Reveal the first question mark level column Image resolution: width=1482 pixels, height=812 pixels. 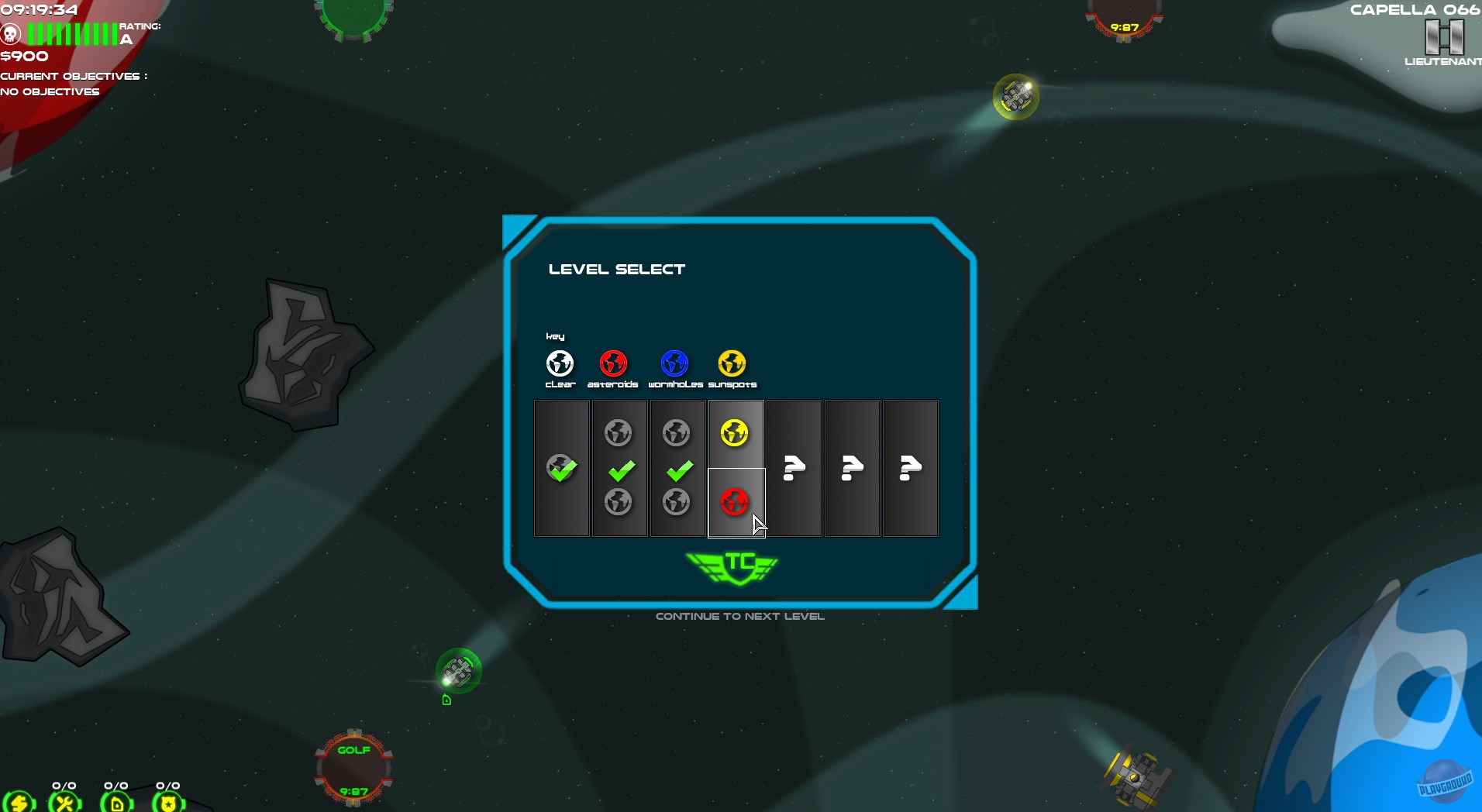coord(794,468)
